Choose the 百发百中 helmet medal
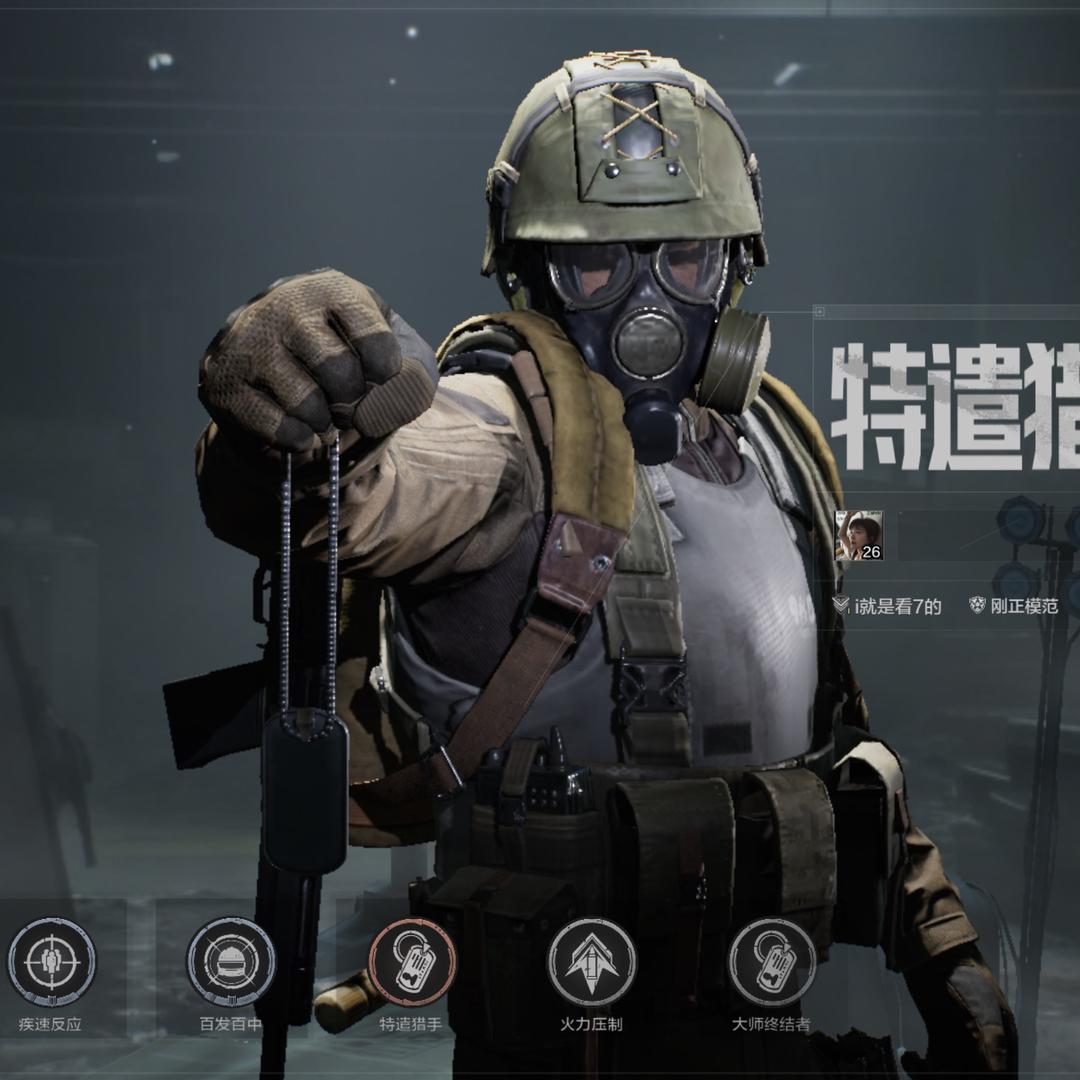Viewport: 1080px width, 1080px height. pos(231,962)
